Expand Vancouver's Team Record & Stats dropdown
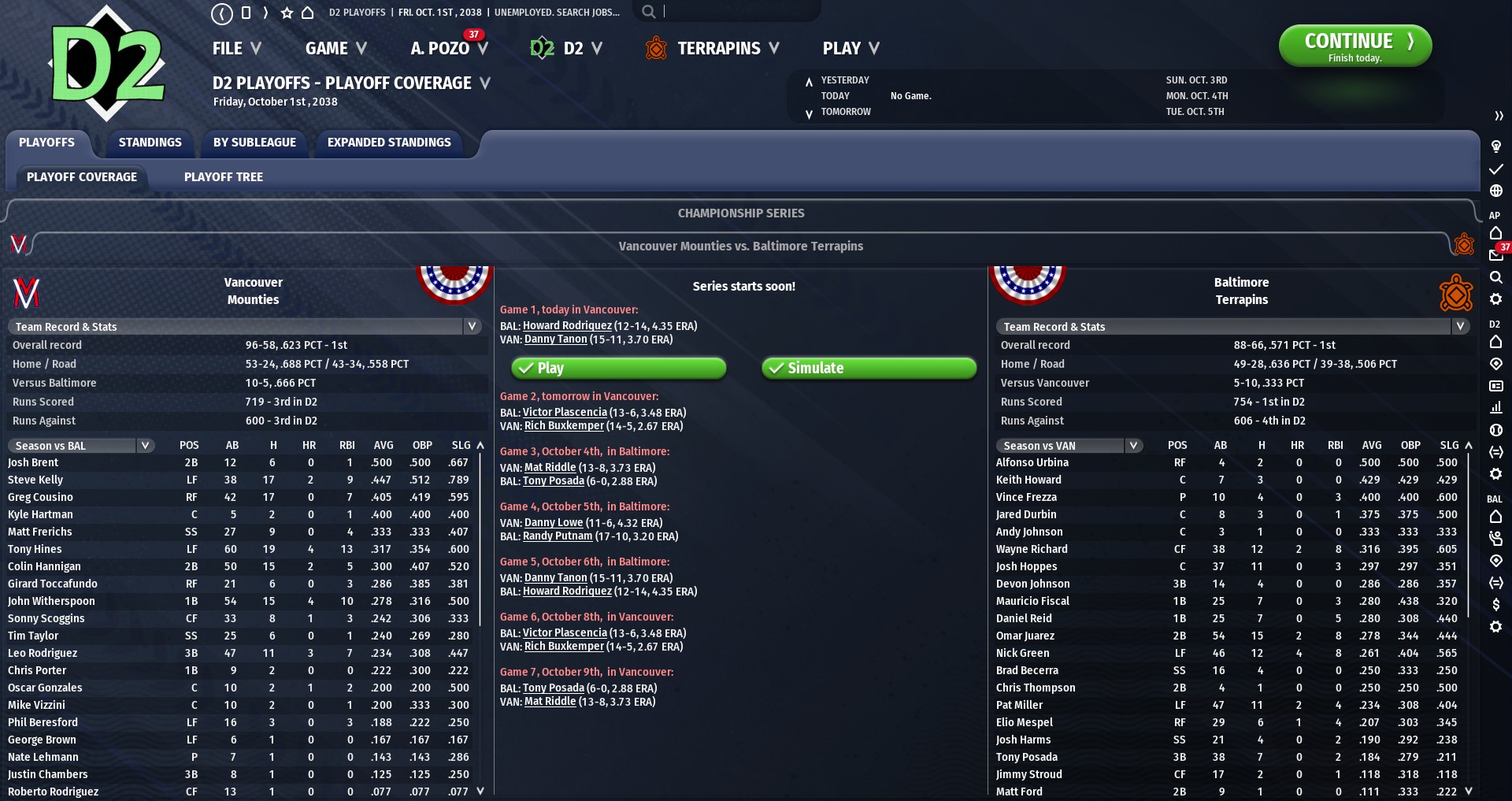This screenshot has height=801, width=1512. [x=244, y=327]
